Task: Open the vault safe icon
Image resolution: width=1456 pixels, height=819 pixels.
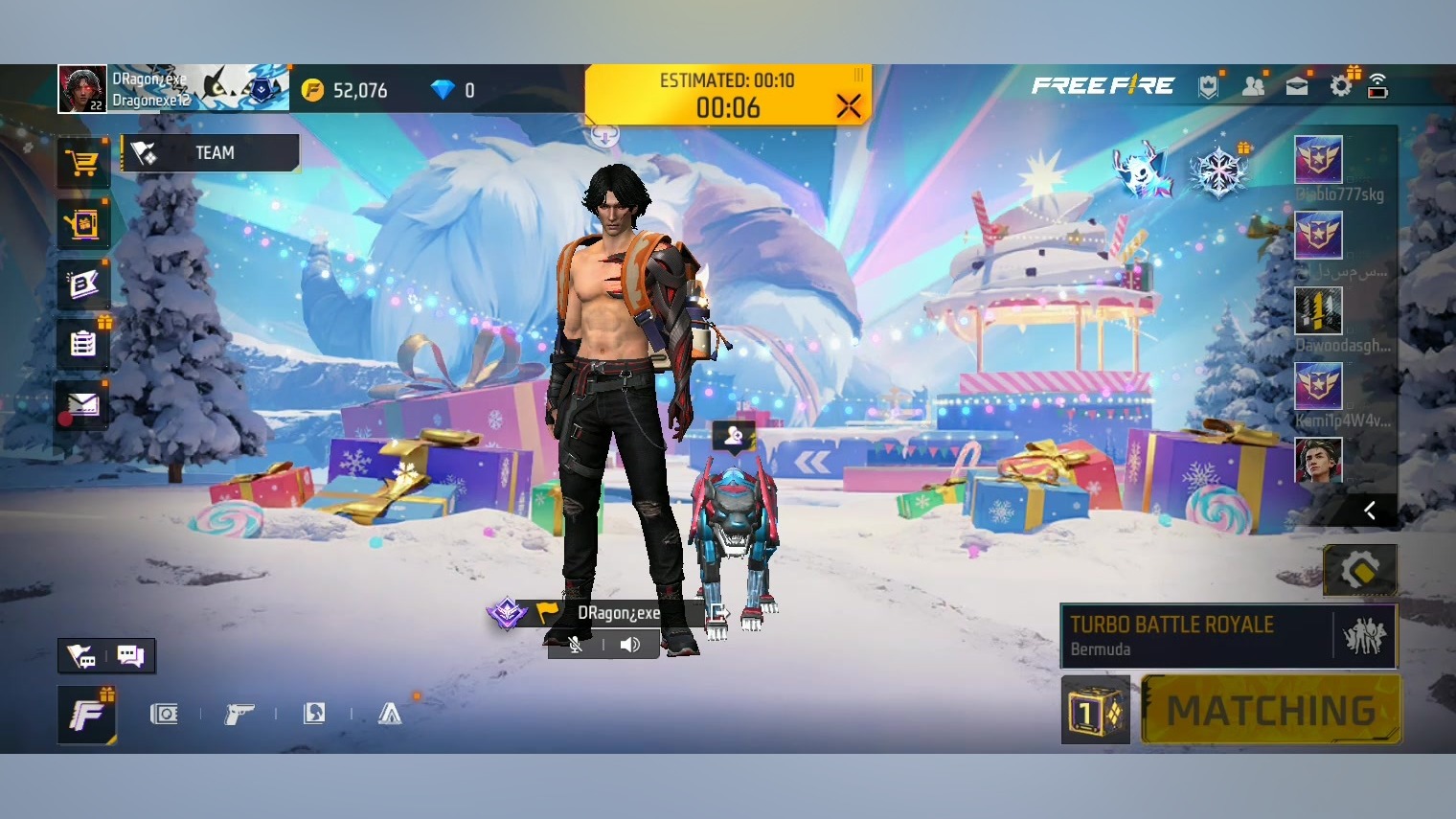Action: pos(164,714)
